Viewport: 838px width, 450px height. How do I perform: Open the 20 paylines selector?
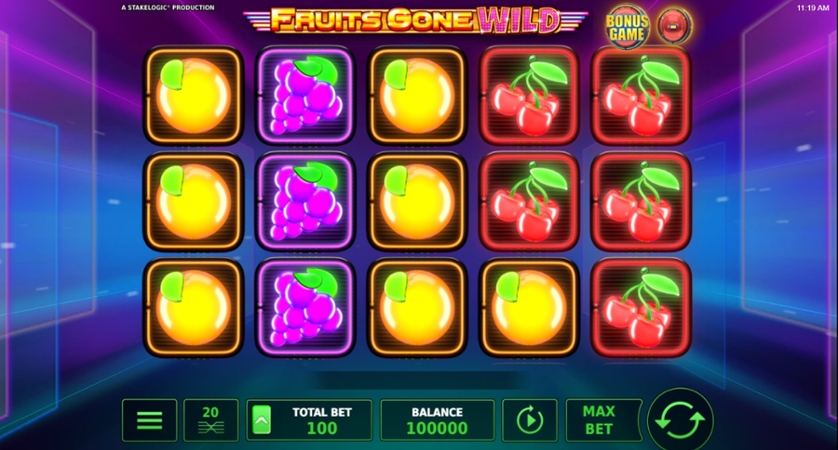point(210,420)
